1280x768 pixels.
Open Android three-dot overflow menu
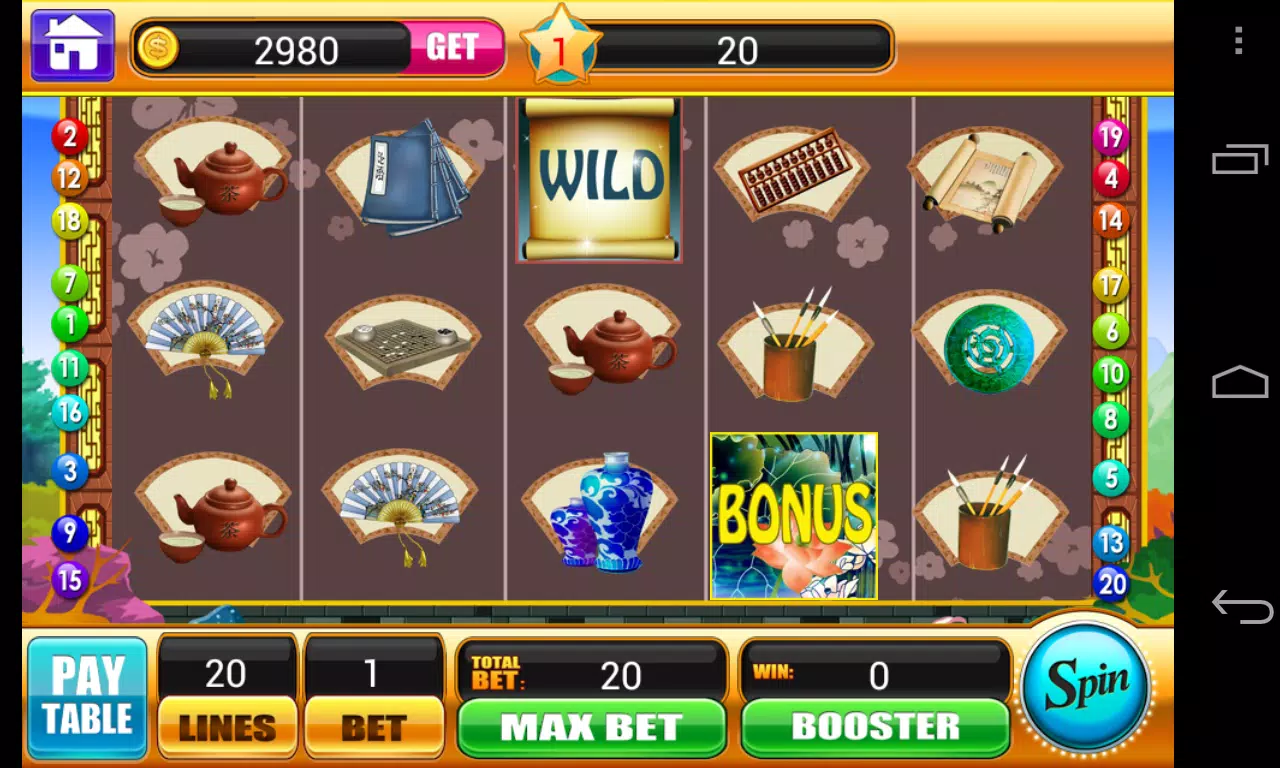[1239, 41]
